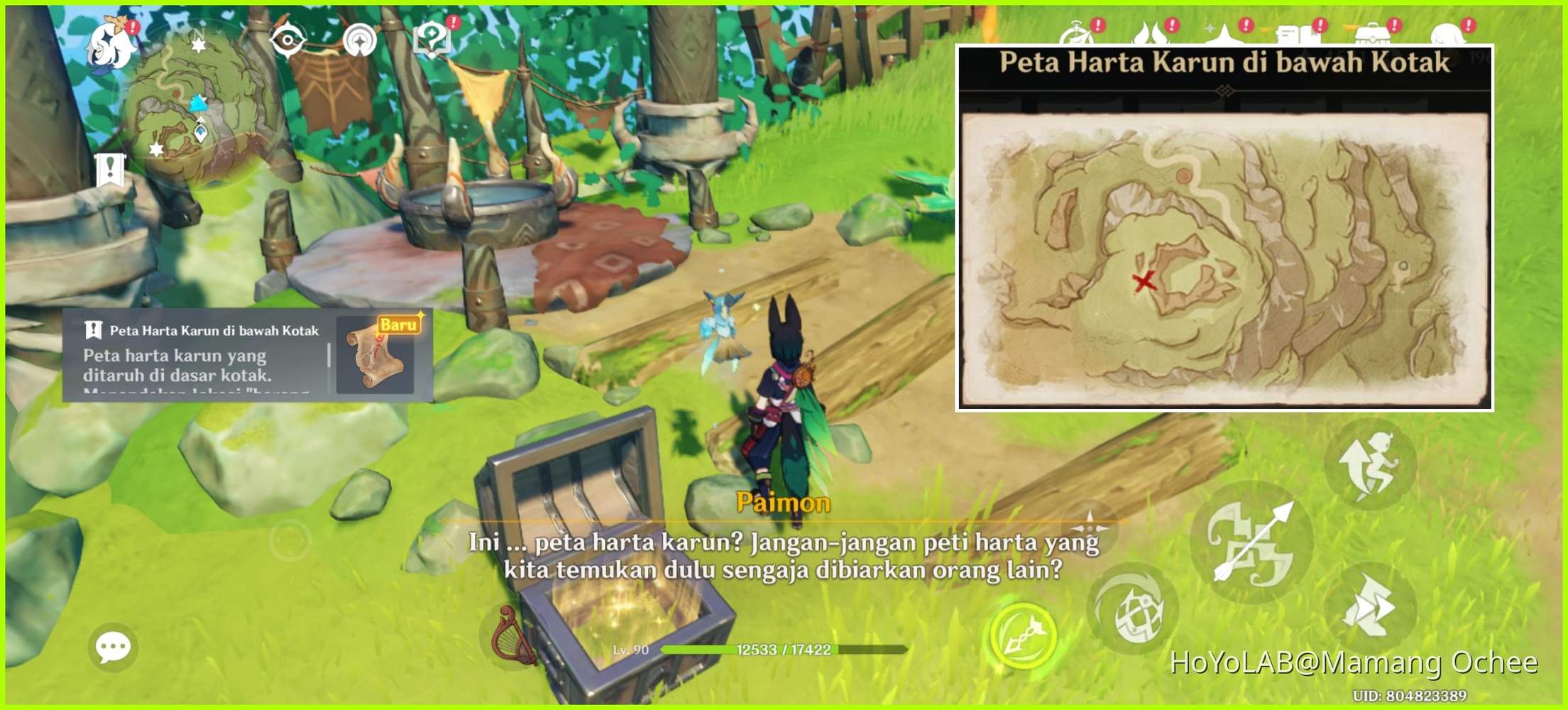View the exclamation quest banner on the left
This screenshot has width=1568, height=710.
pyautogui.click(x=109, y=170)
